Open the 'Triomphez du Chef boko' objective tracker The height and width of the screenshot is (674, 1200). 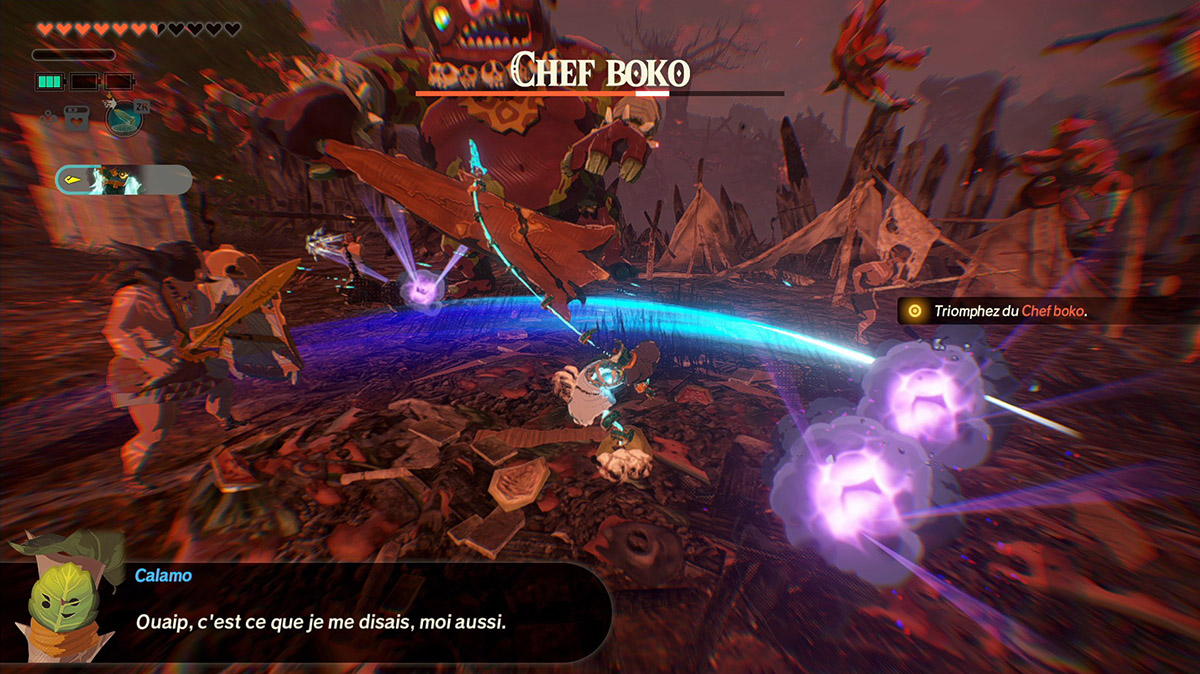click(x=1010, y=311)
